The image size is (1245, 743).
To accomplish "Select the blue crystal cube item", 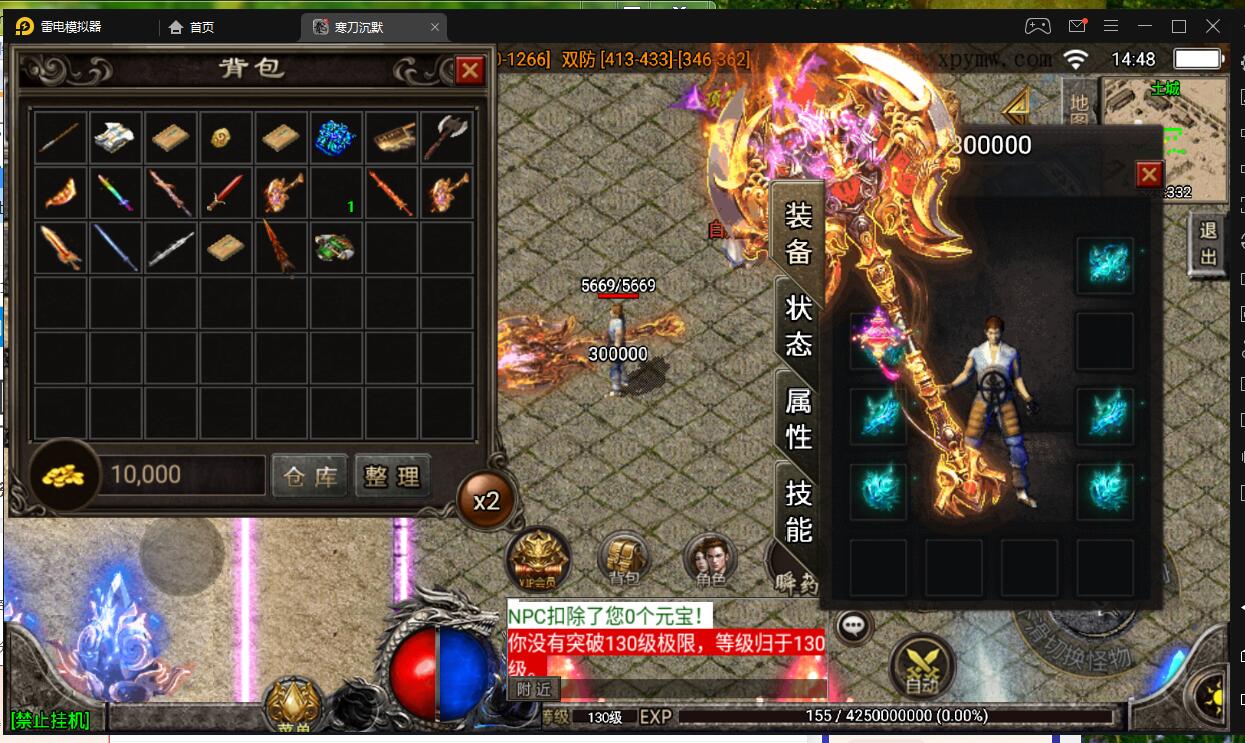I will tap(336, 137).
